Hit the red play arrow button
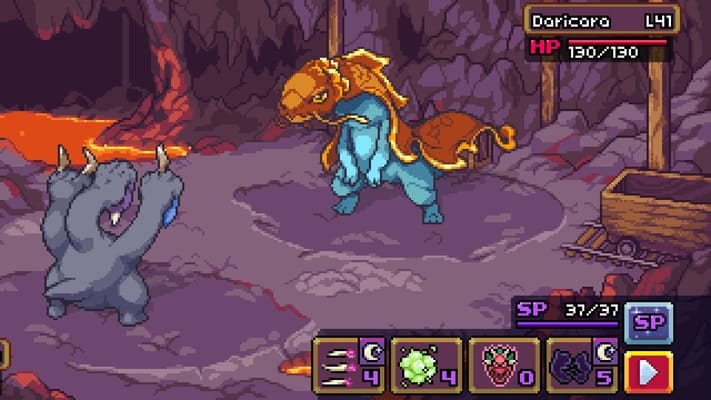The height and width of the screenshot is (400, 711). pyautogui.click(x=648, y=372)
